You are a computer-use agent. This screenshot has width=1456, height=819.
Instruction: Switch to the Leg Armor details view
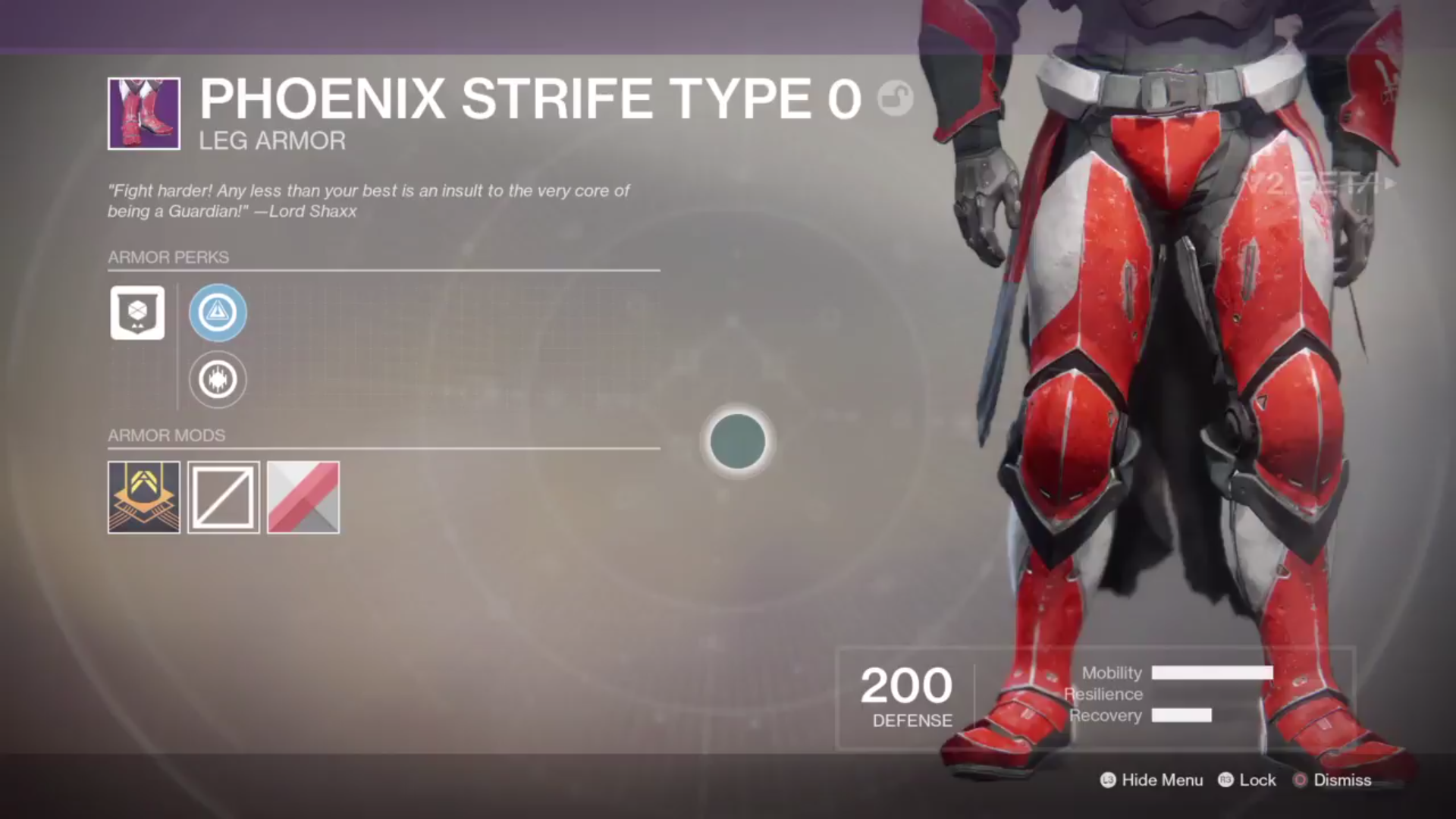click(271, 140)
